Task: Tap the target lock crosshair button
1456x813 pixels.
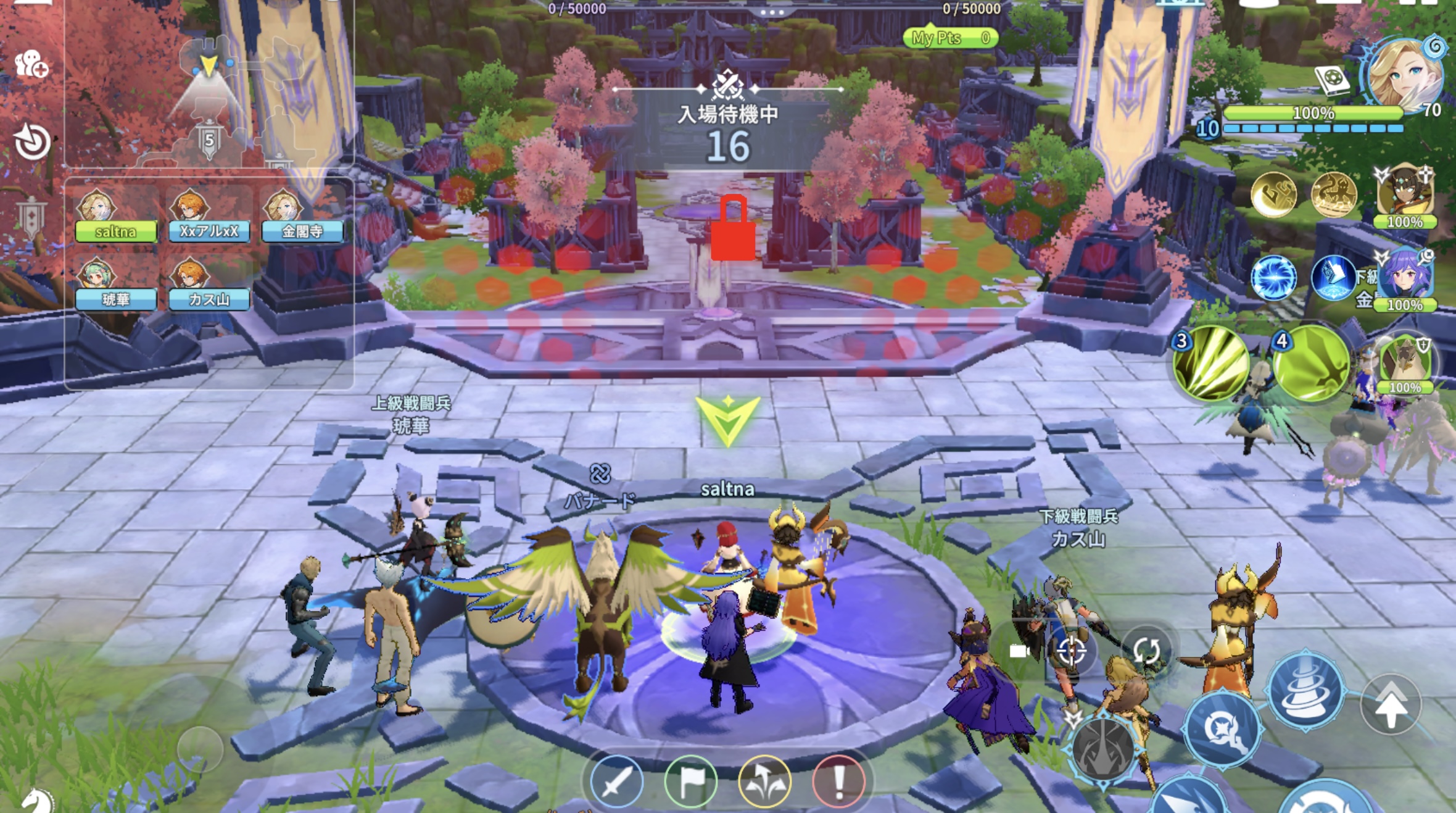Action: click(x=1071, y=651)
